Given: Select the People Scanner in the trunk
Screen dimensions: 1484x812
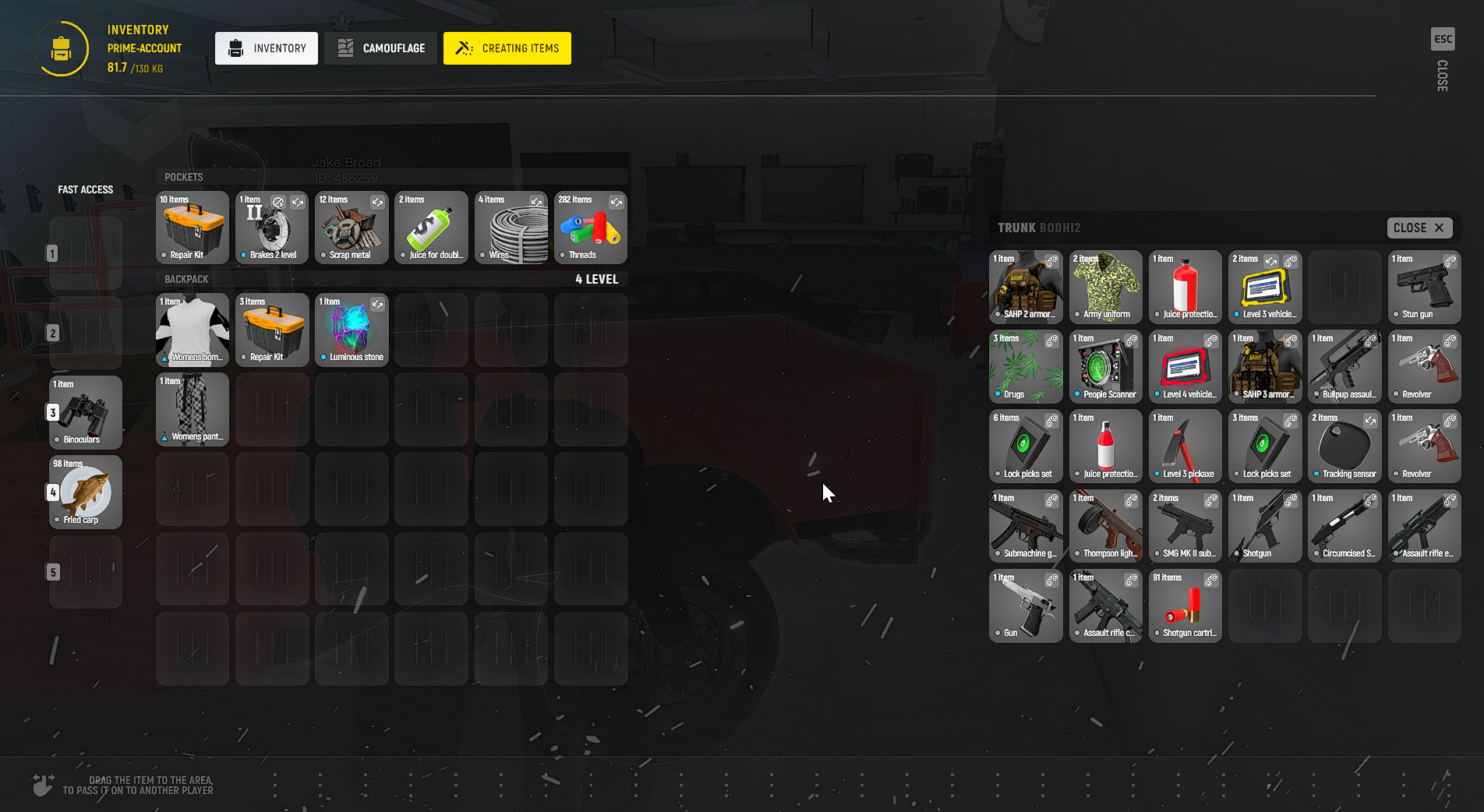Looking at the screenshot, I should [1106, 367].
